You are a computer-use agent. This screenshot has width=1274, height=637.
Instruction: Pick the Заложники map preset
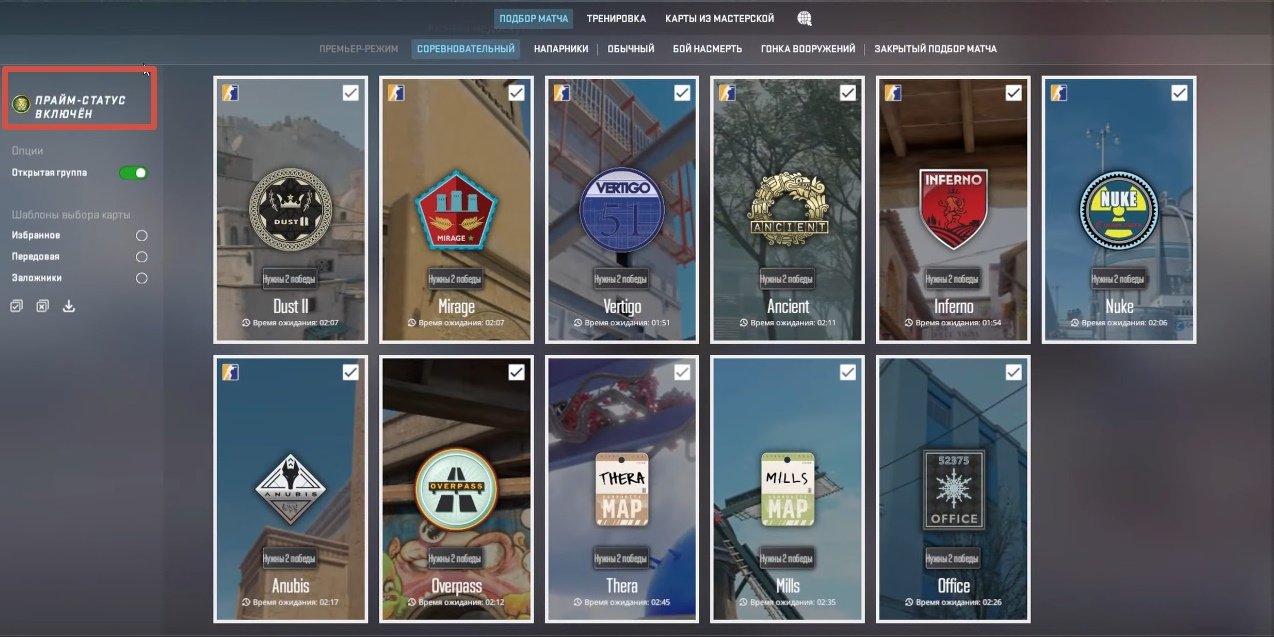[x=141, y=278]
